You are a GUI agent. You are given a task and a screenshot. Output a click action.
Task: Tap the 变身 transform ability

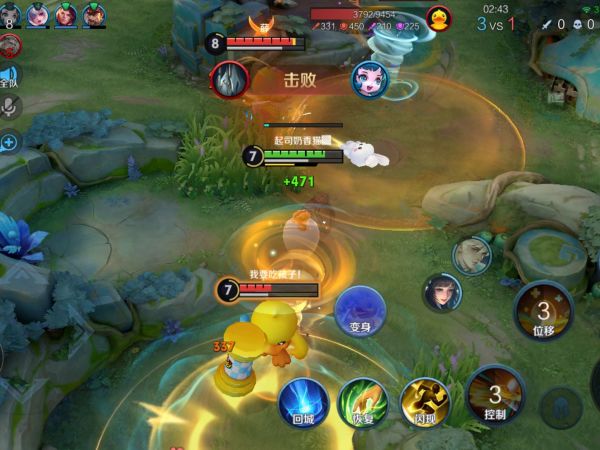click(x=360, y=310)
